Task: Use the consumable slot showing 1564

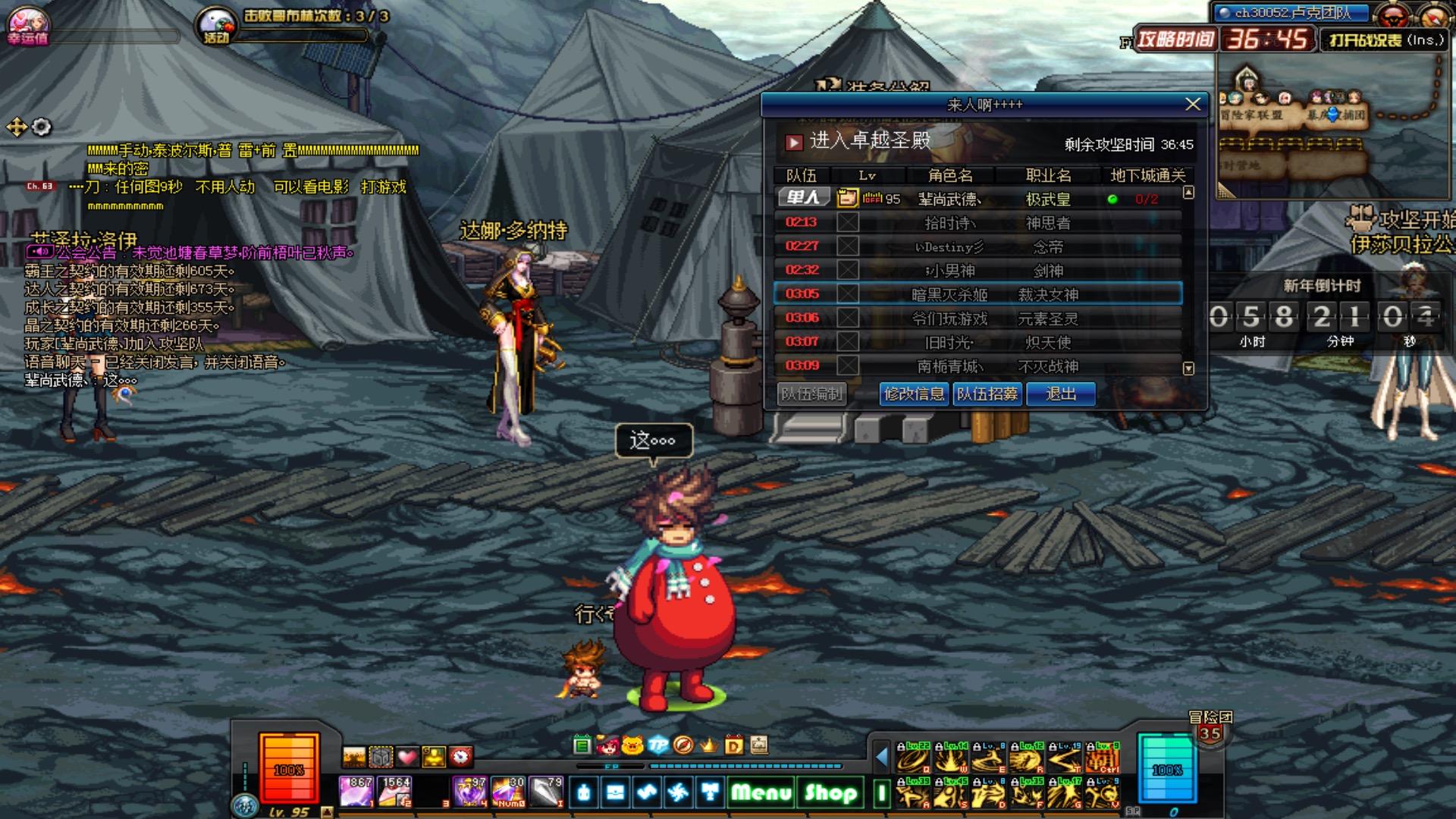Action: [x=395, y=792]
